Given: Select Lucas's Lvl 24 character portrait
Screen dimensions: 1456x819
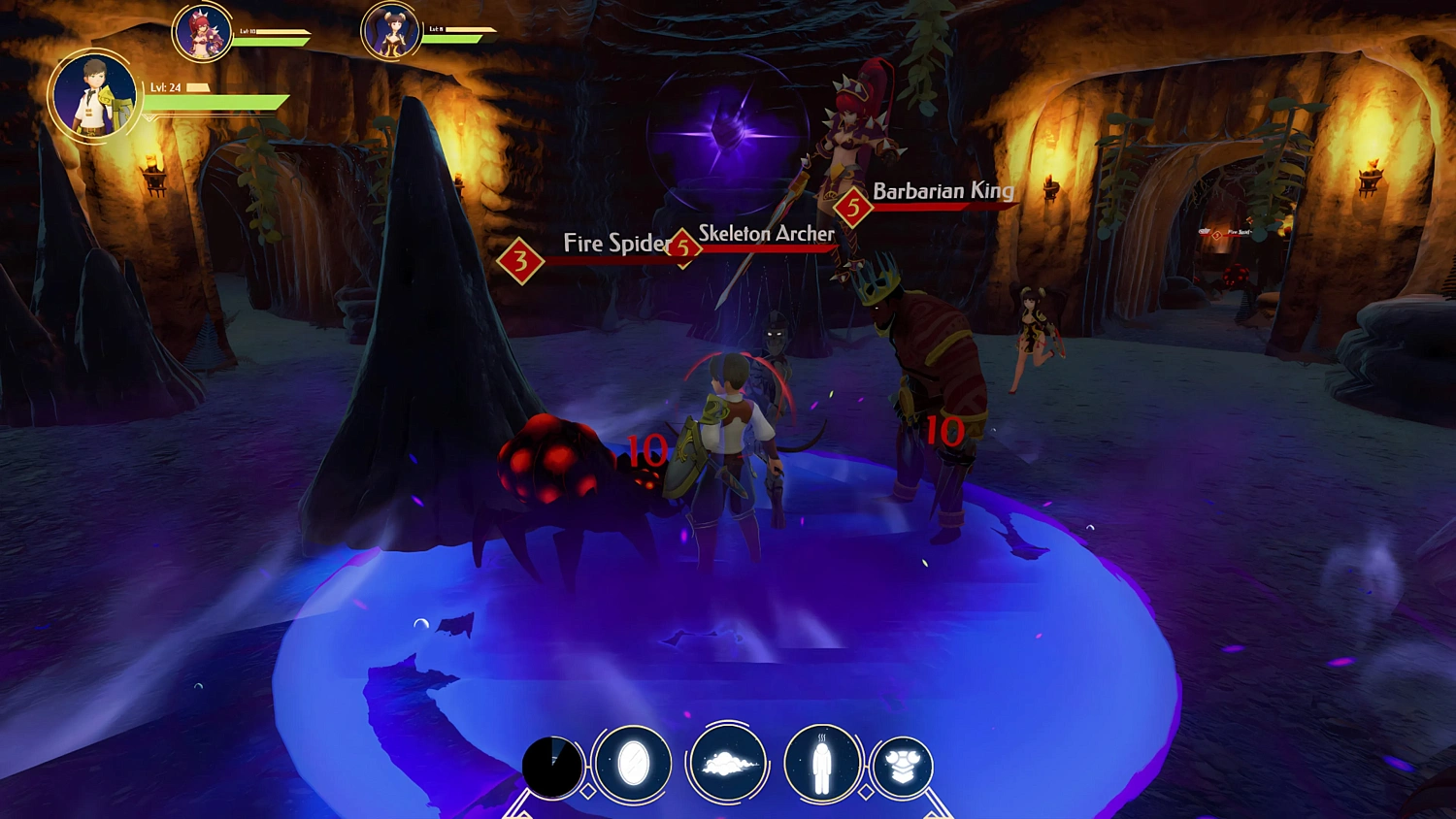Looking at the screenshot, I should pos(94,97).
